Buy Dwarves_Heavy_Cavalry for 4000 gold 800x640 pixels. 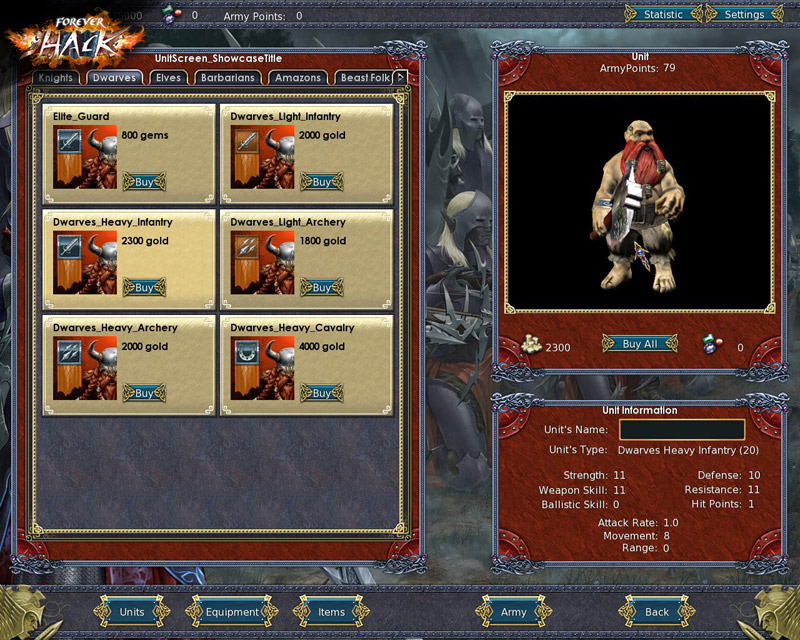pyautogui.click(x=321, y=393)
